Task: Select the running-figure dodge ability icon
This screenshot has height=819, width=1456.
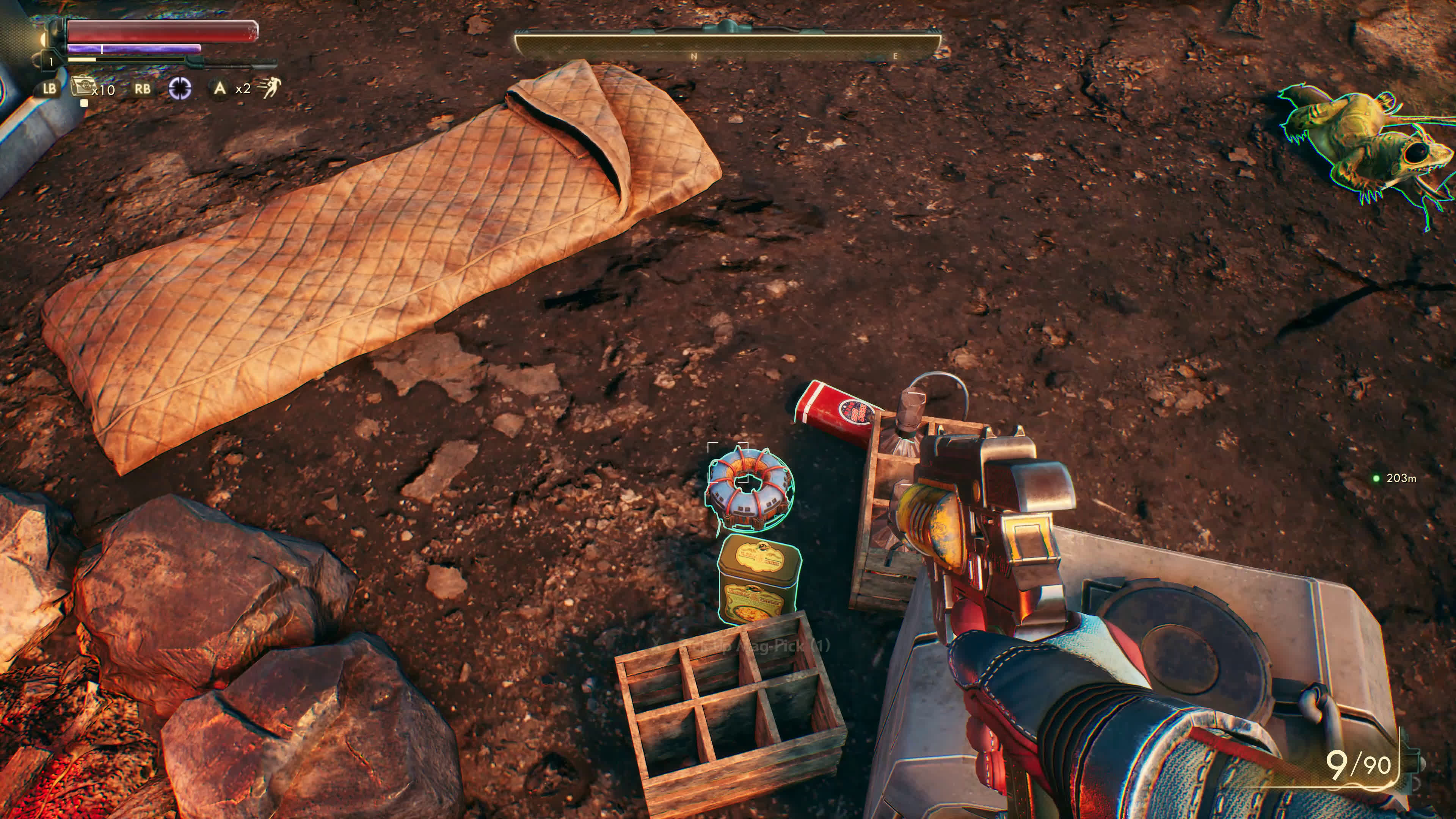Action: [270, 88]
